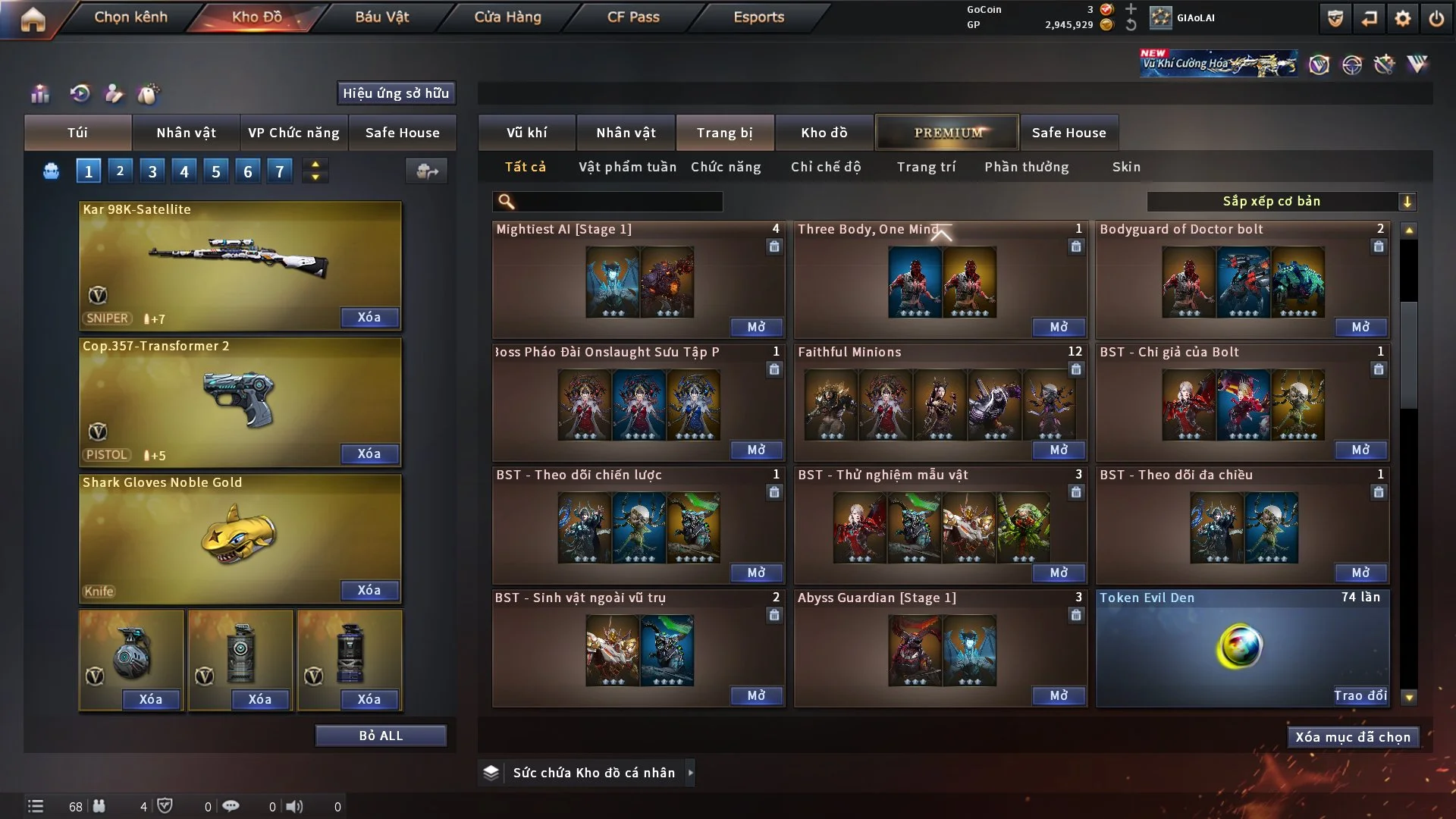1456x819 pixels.
Task: Open the CF Pass page
Action: 633,17
